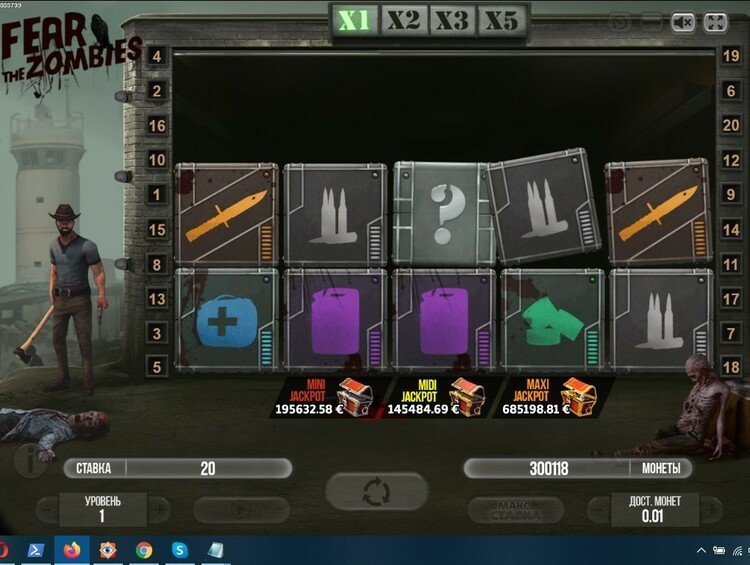Open Skype from the taskbar
Image resolution: width=750 pixels, height=565 pixels.
tap(179, 550)
